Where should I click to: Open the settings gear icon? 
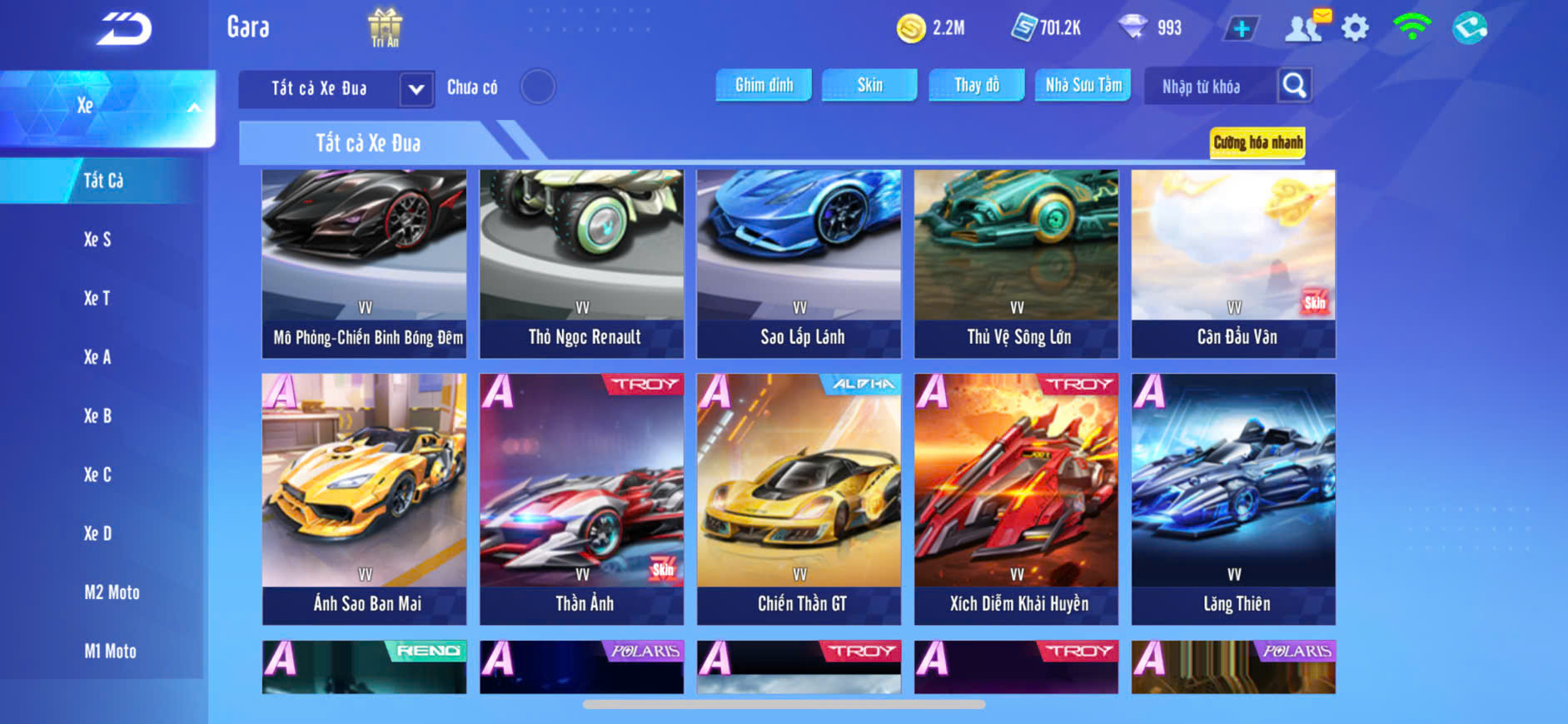coord(1355,28)
